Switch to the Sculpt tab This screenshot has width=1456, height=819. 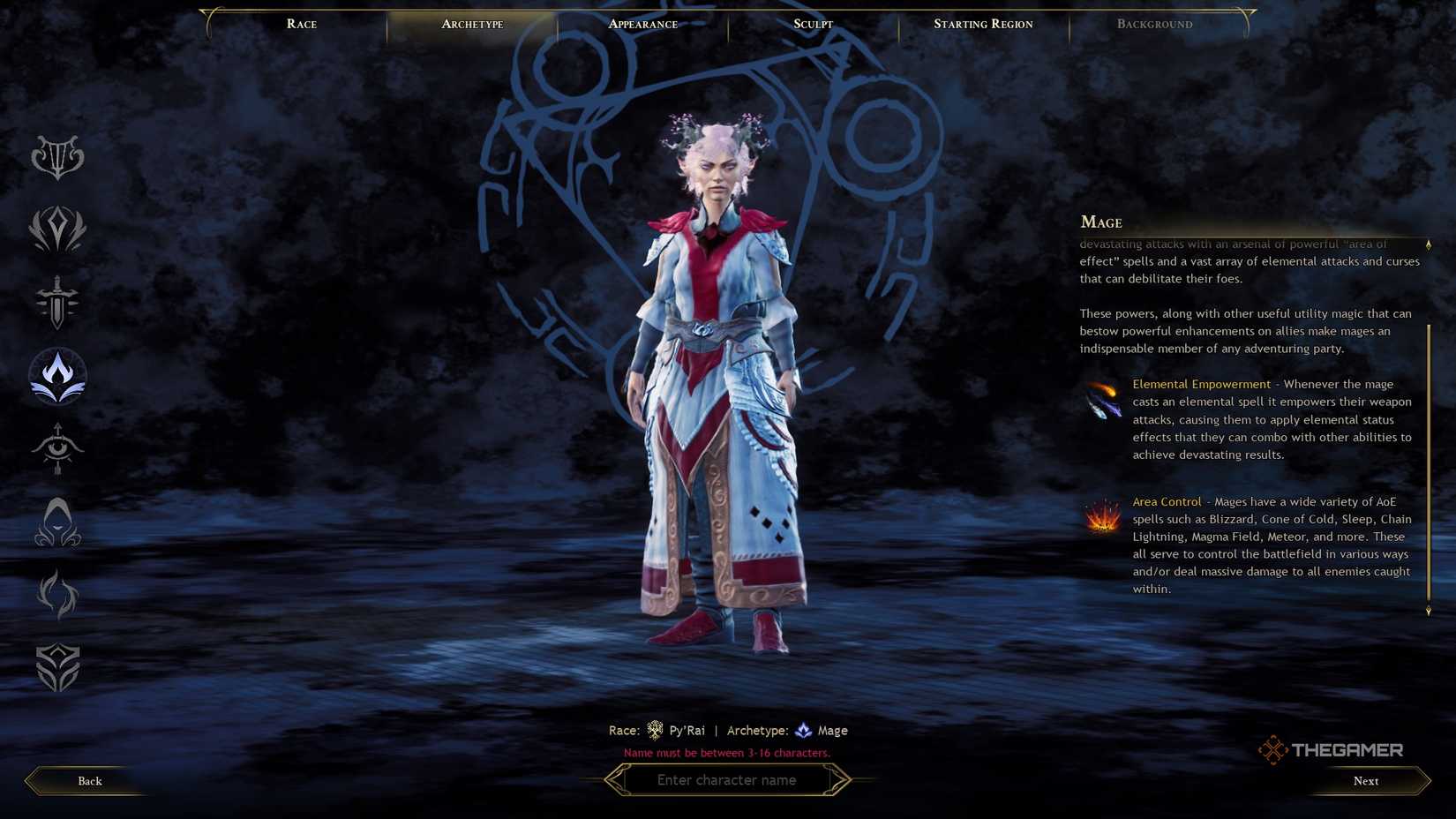coord(812,24)
